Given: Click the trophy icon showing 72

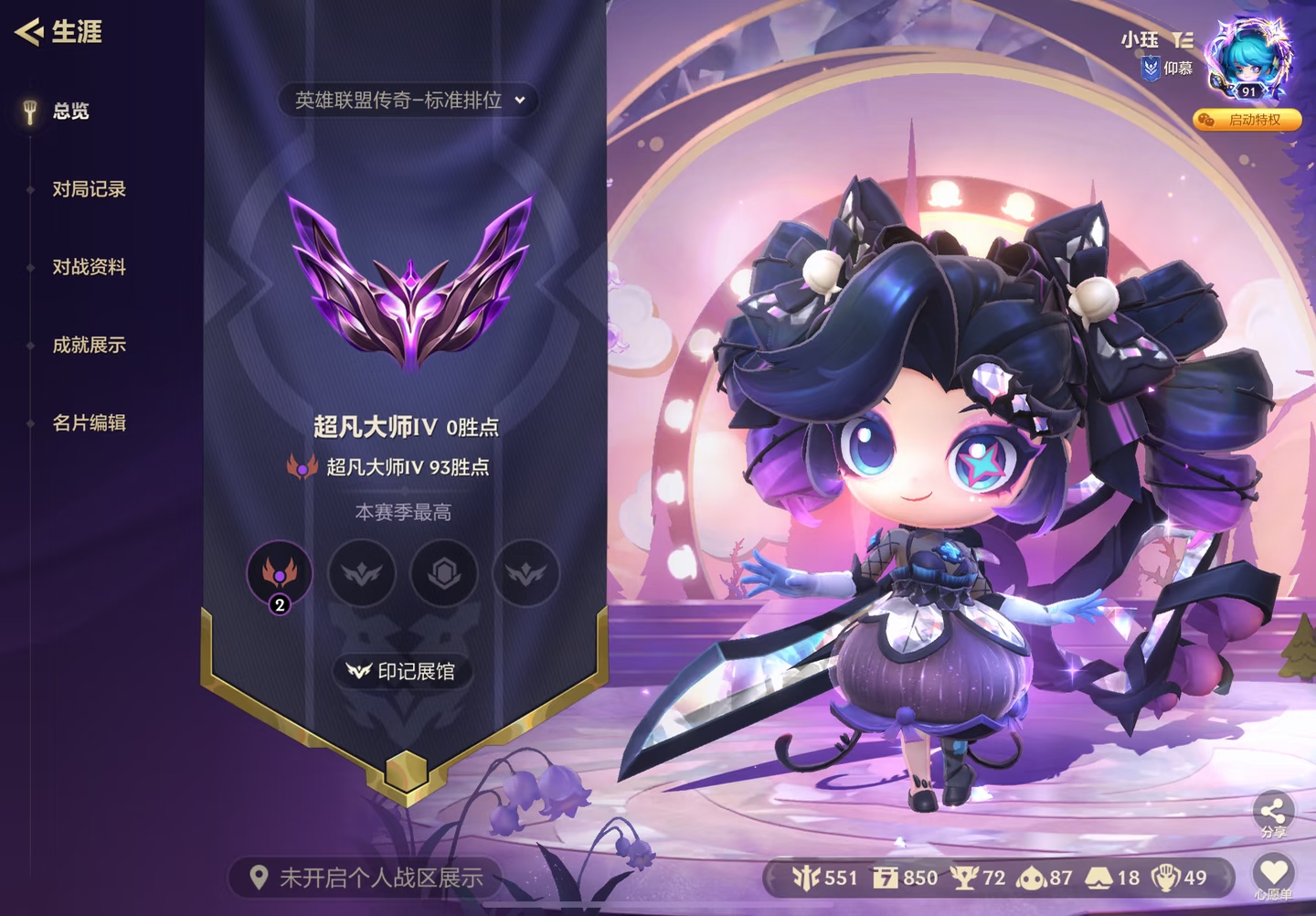Looking at the screenshot, I should pyautogui.click(x=963, y=877).
